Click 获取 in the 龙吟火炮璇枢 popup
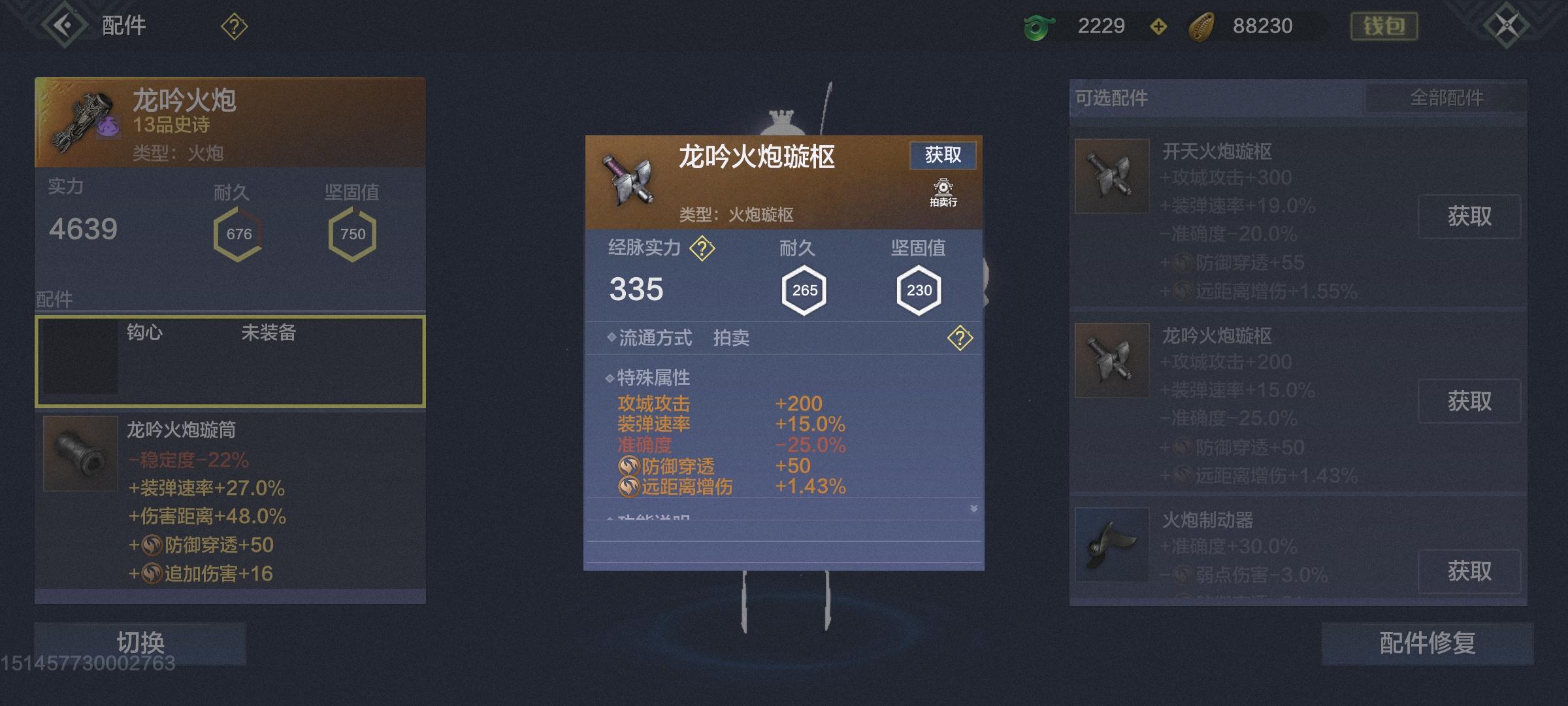This screenshot has height=706, width=1568. 943,155
